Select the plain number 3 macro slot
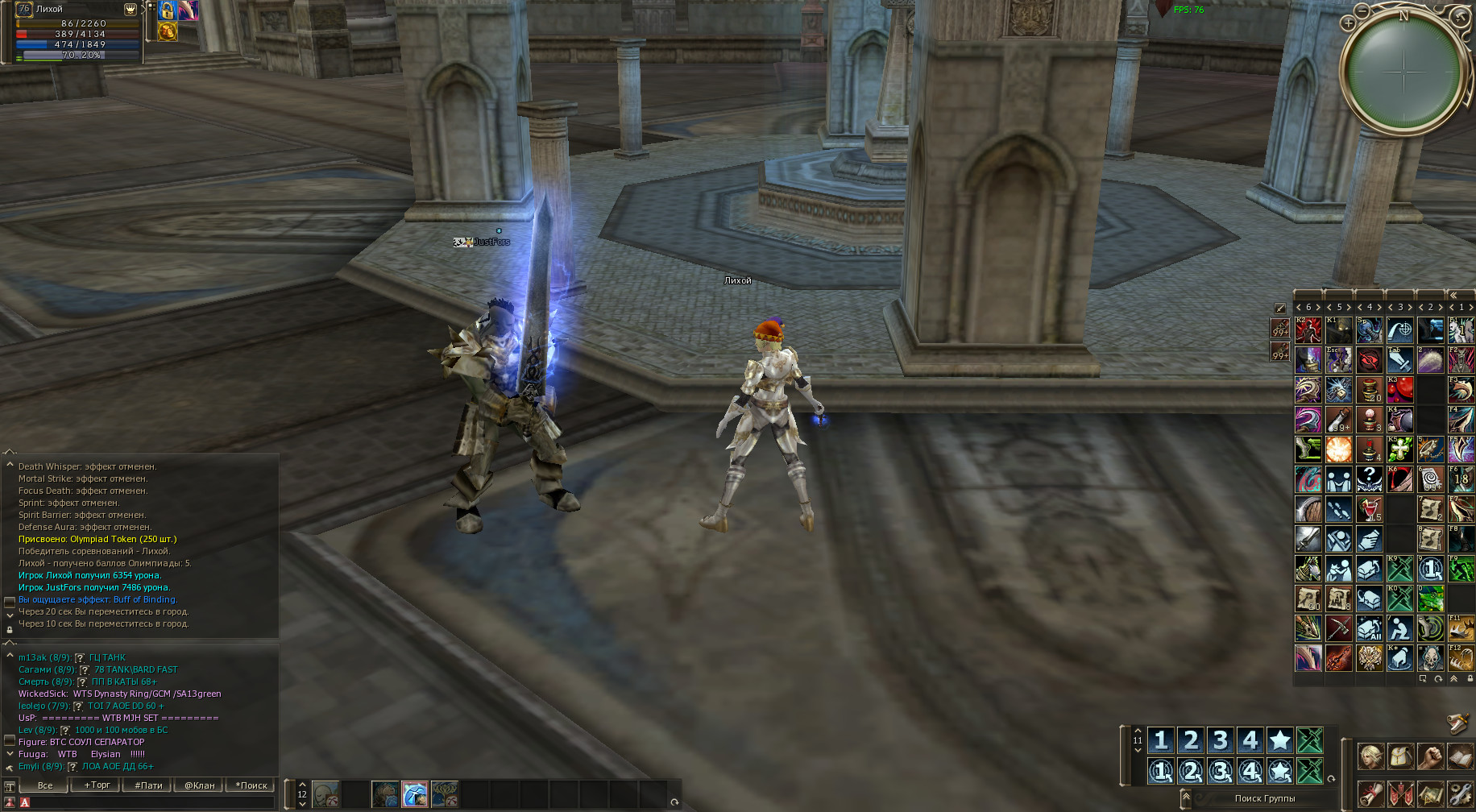Image resolution: width=1476 pixels, height=812 pixels. click(1220, 739)
